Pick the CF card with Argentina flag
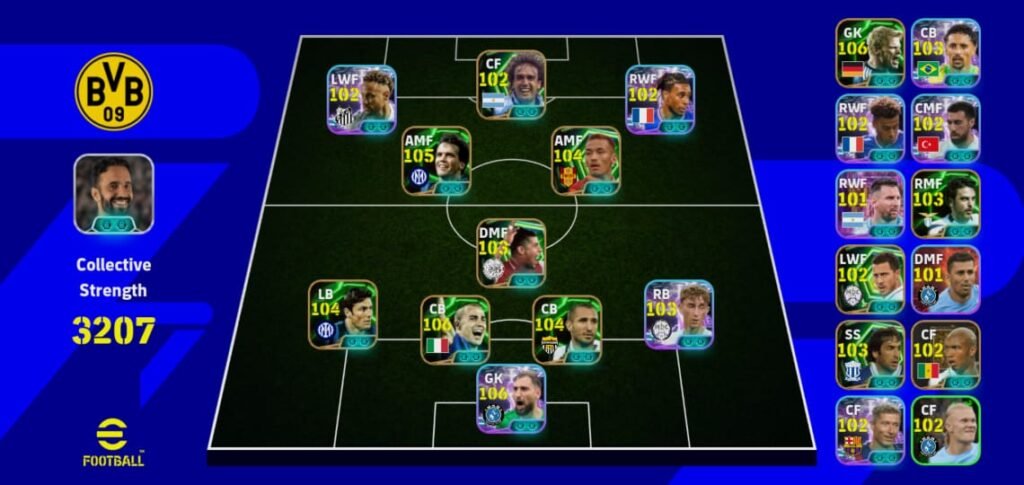 click(x=511, y=84)
